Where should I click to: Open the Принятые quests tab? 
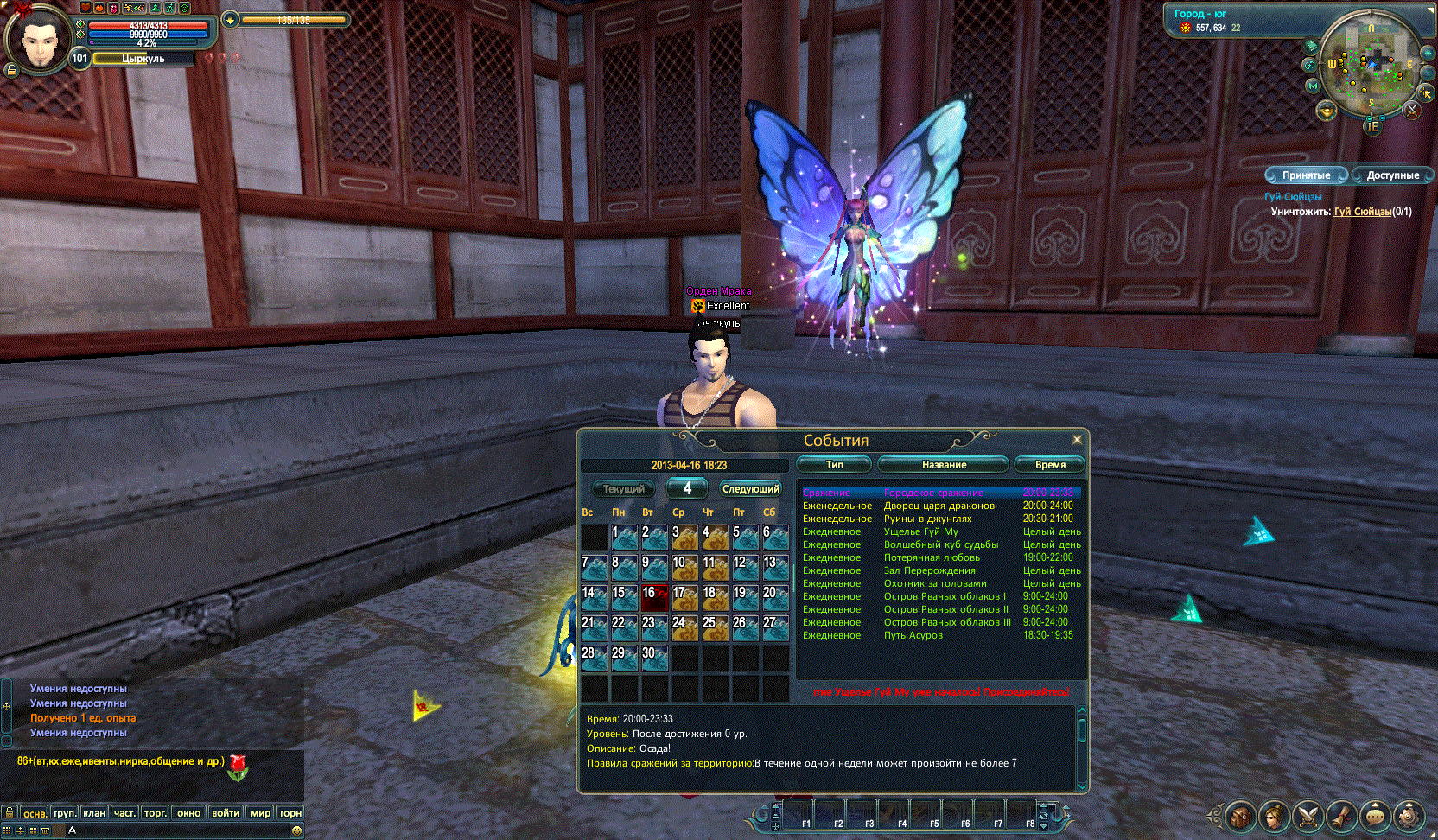[x=1306, y=175]
